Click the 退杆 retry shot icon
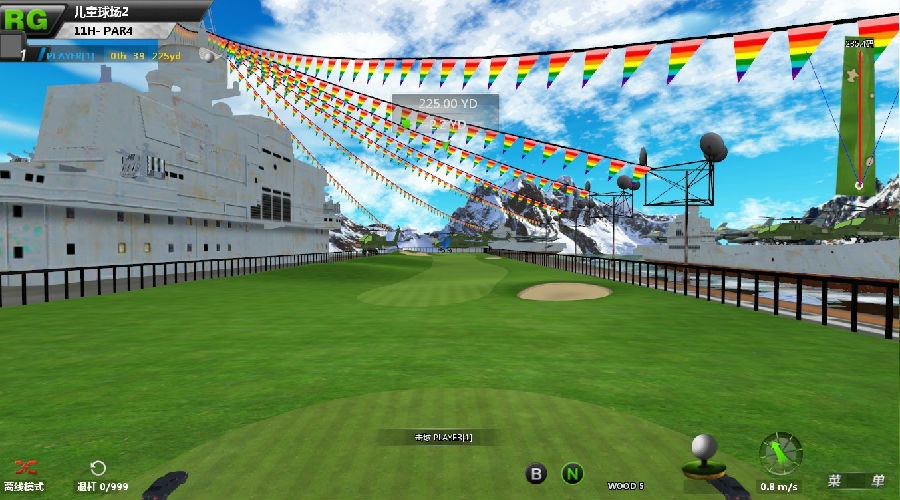The image size is (900, 500). click(x=97, y=468)
